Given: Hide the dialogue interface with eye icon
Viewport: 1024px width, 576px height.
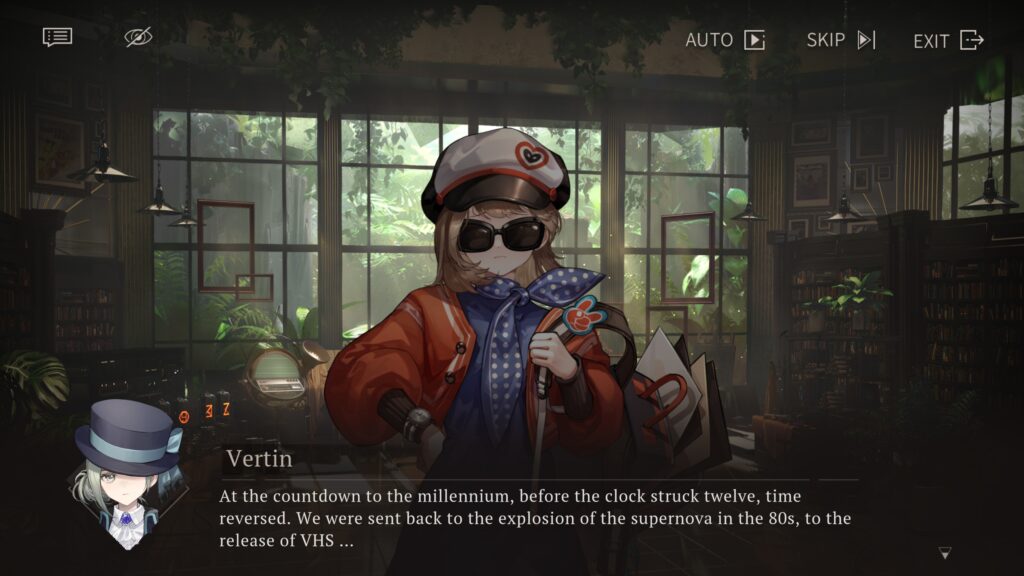Looking at the screenshot, I should [x=138, y=38].
